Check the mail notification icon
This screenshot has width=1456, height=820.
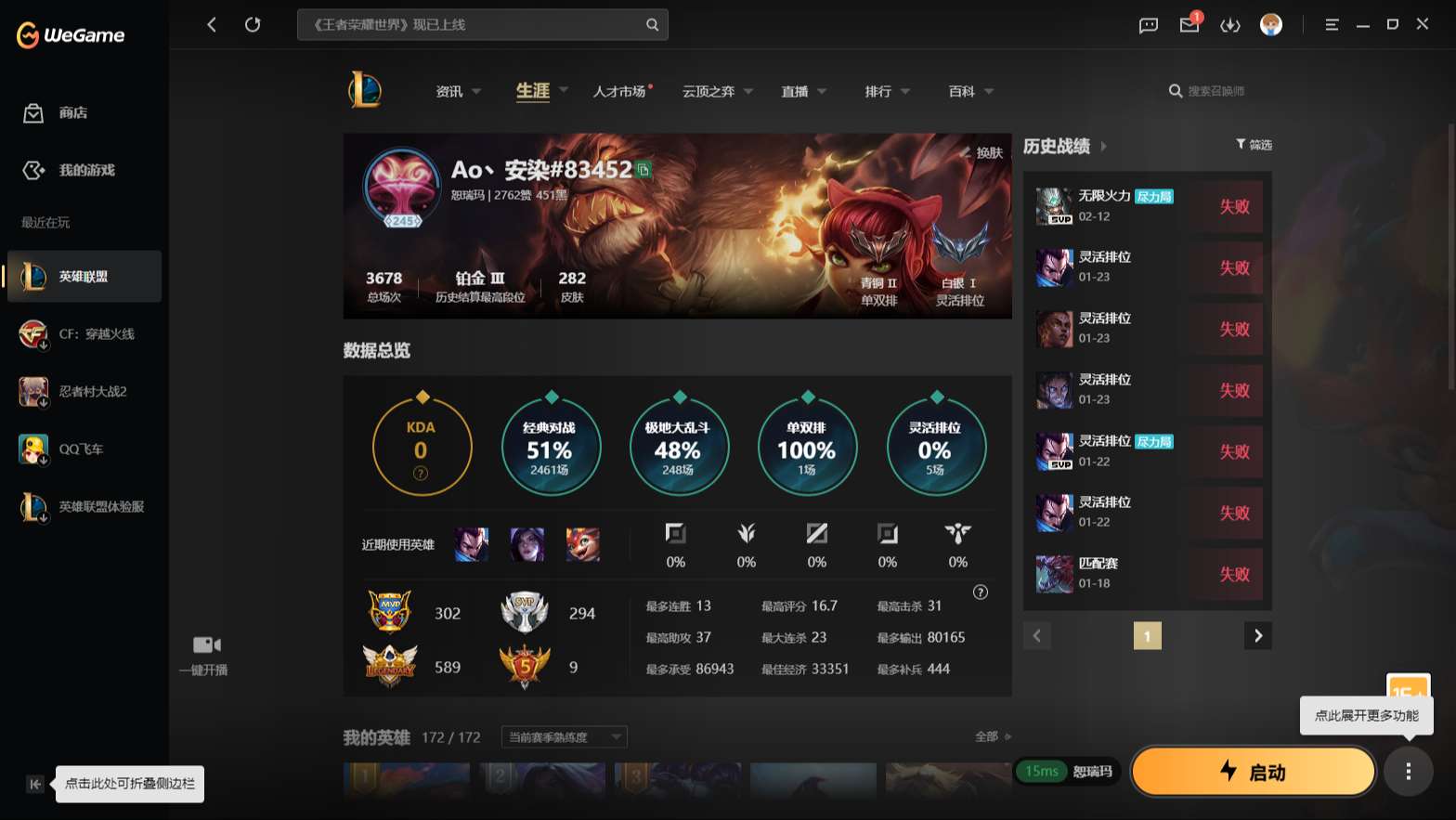tap(1189, 25)
